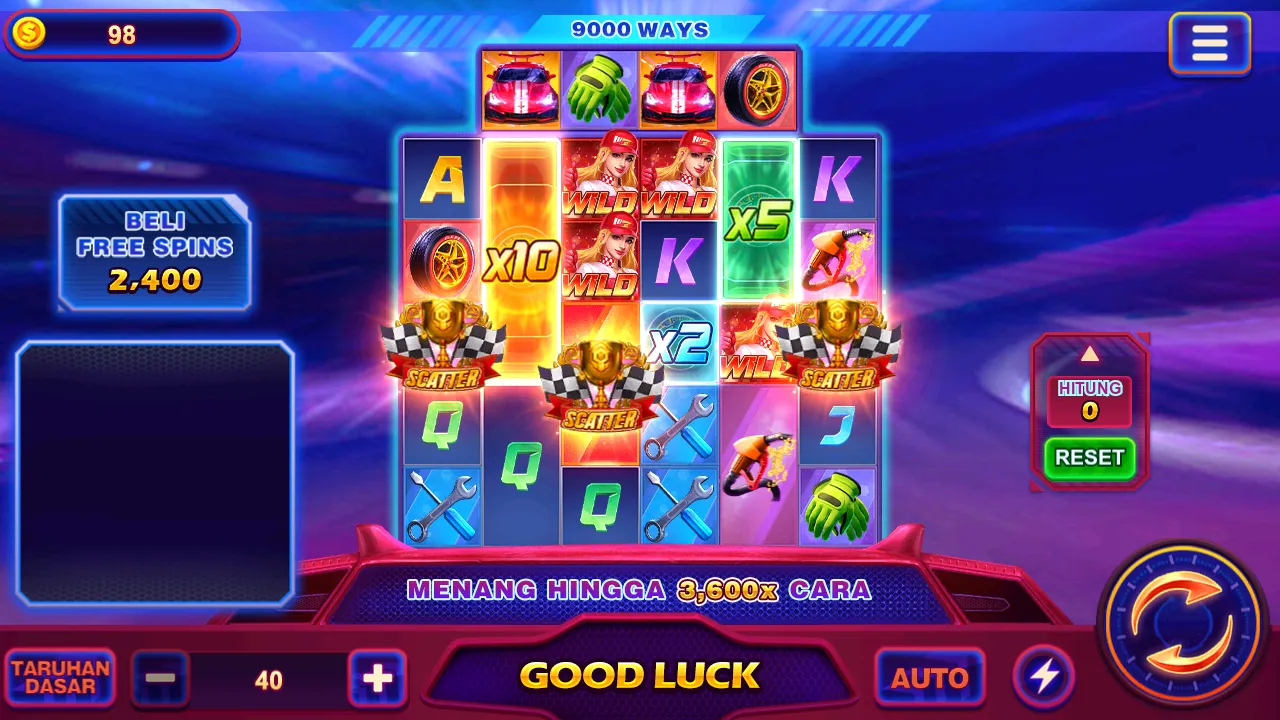
Task: Decrease the bet with the minus button
Action: pyautogui.click(x=160, y=679)
